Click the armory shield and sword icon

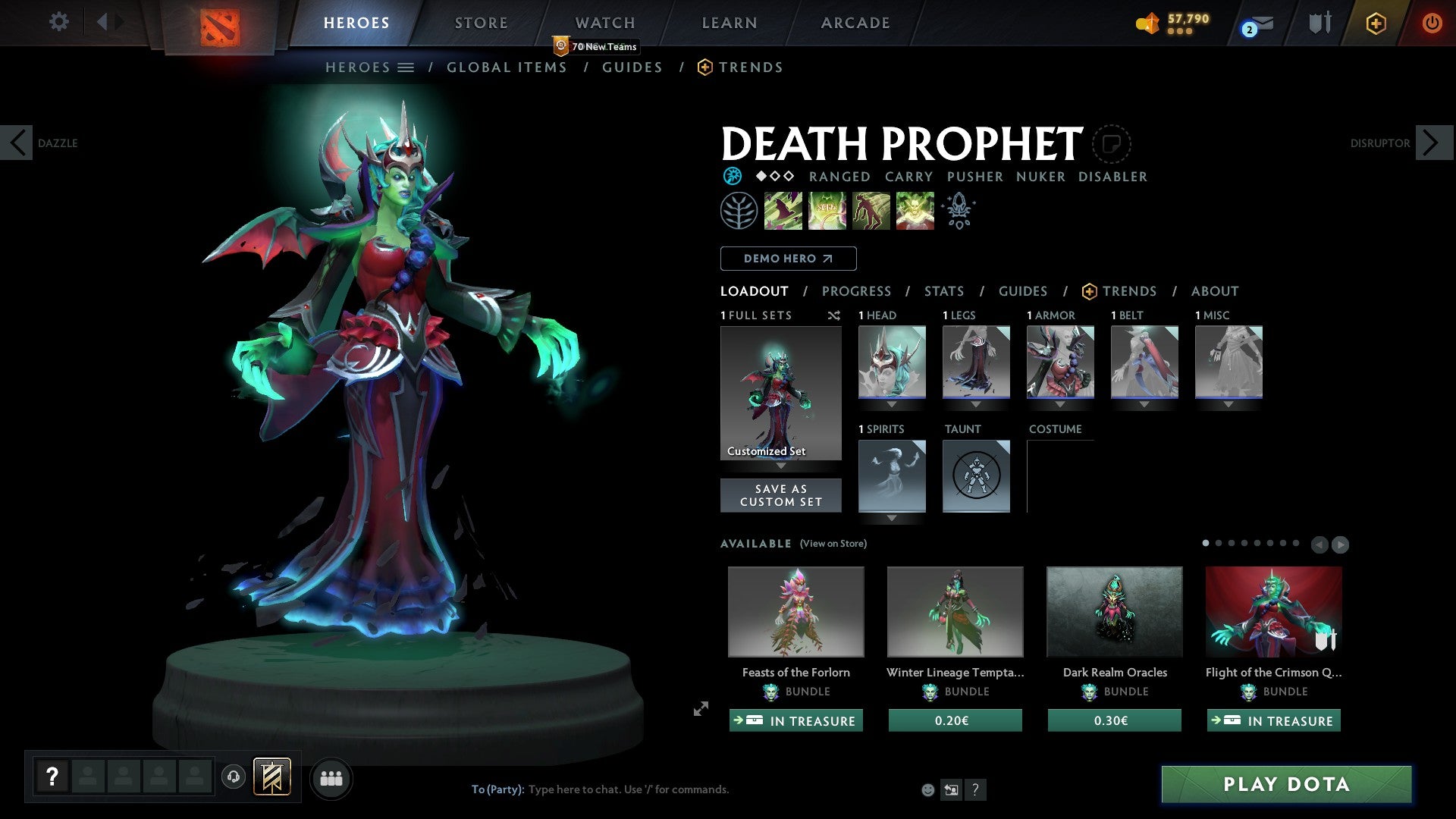tap(1319, 23)
